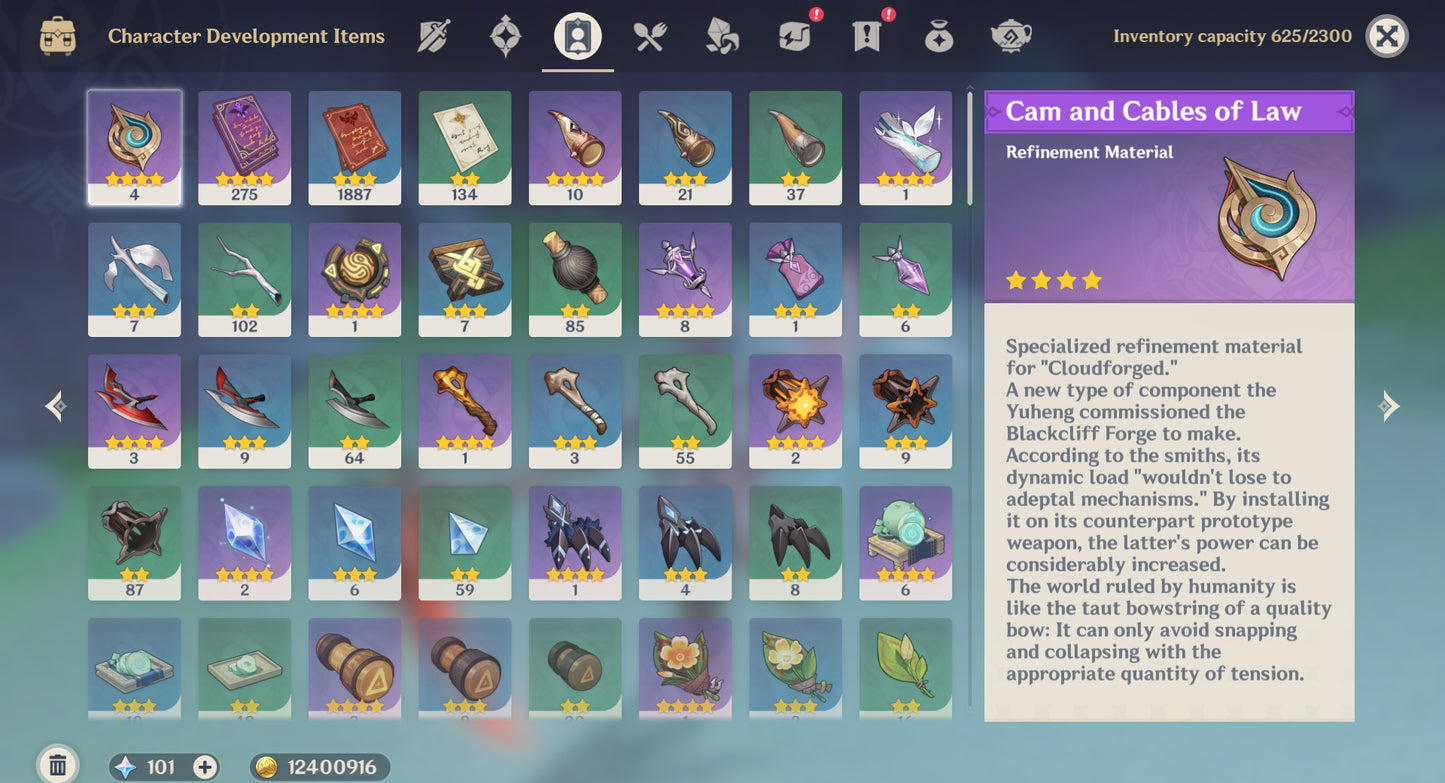
Task: Pick the white branch item with 102
Action: [244, 279]
